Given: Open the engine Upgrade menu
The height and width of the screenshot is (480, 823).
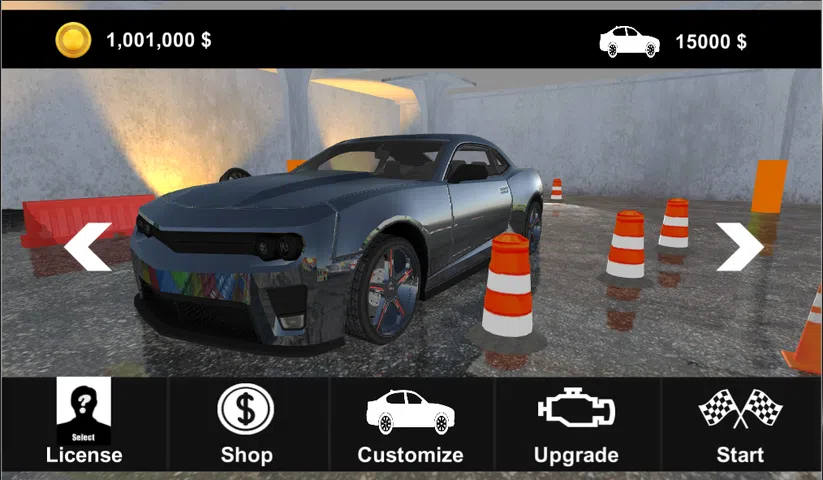Looking at the screenshot, I should click(x=576, y=423).
